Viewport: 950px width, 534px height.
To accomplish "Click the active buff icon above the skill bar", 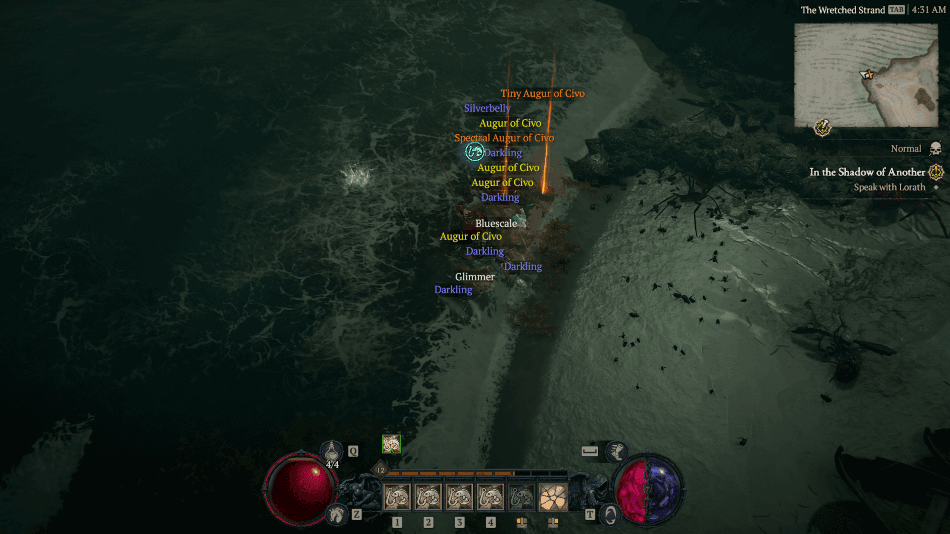I will click(391, 444).
